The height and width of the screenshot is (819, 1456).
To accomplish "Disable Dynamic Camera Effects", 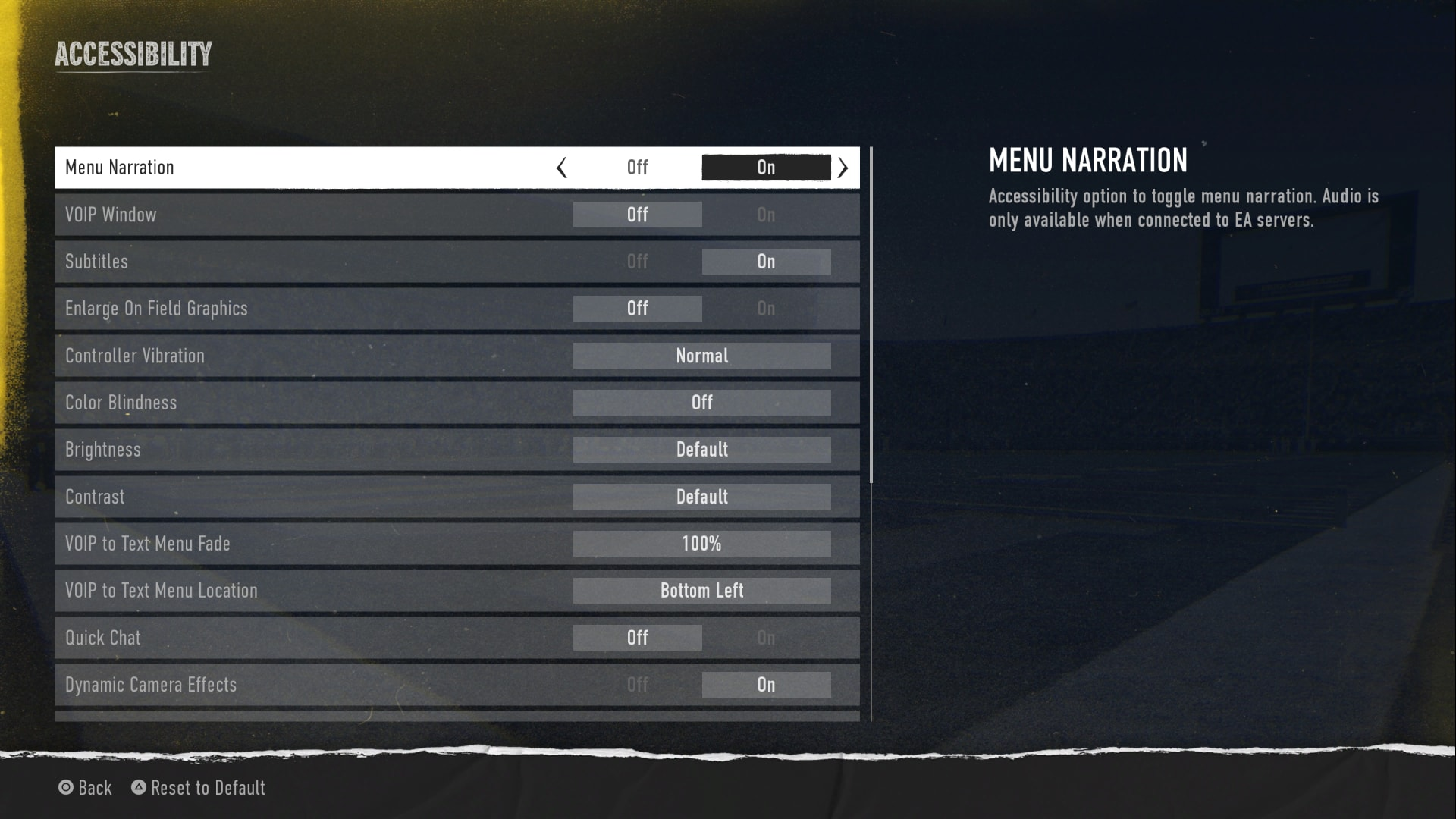I will click(637, 685).
